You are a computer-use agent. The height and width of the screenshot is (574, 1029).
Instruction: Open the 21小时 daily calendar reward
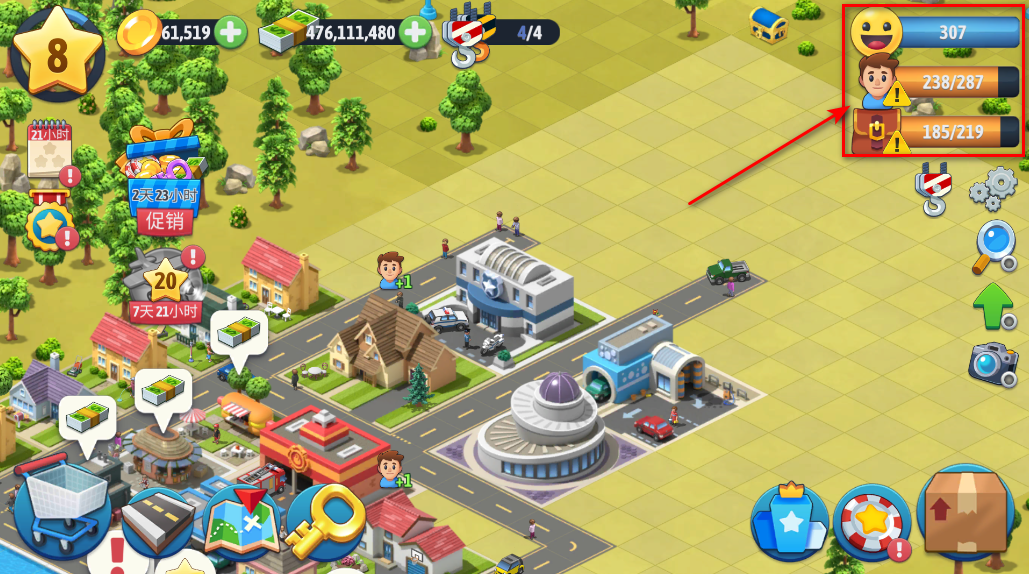click(49, 152)
